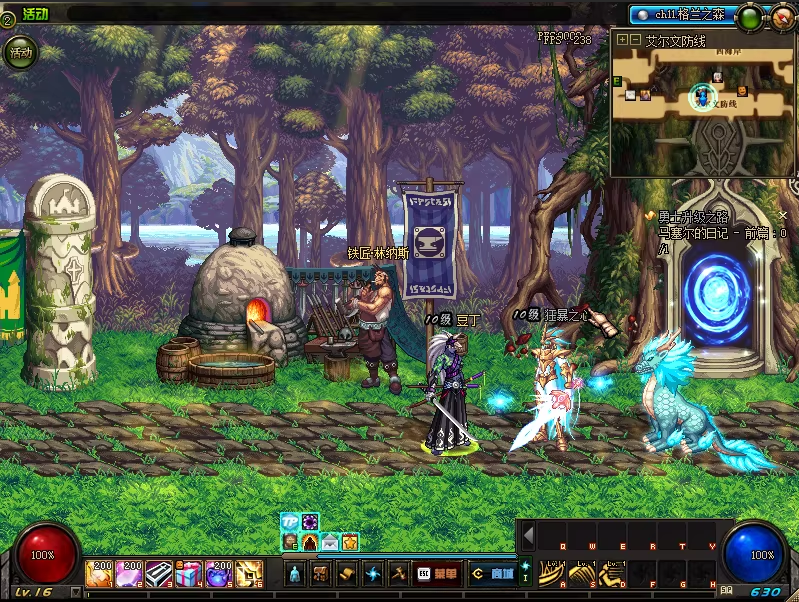Click the green orb button beside channel
799x602 pixels.
[x=748, y=16]
